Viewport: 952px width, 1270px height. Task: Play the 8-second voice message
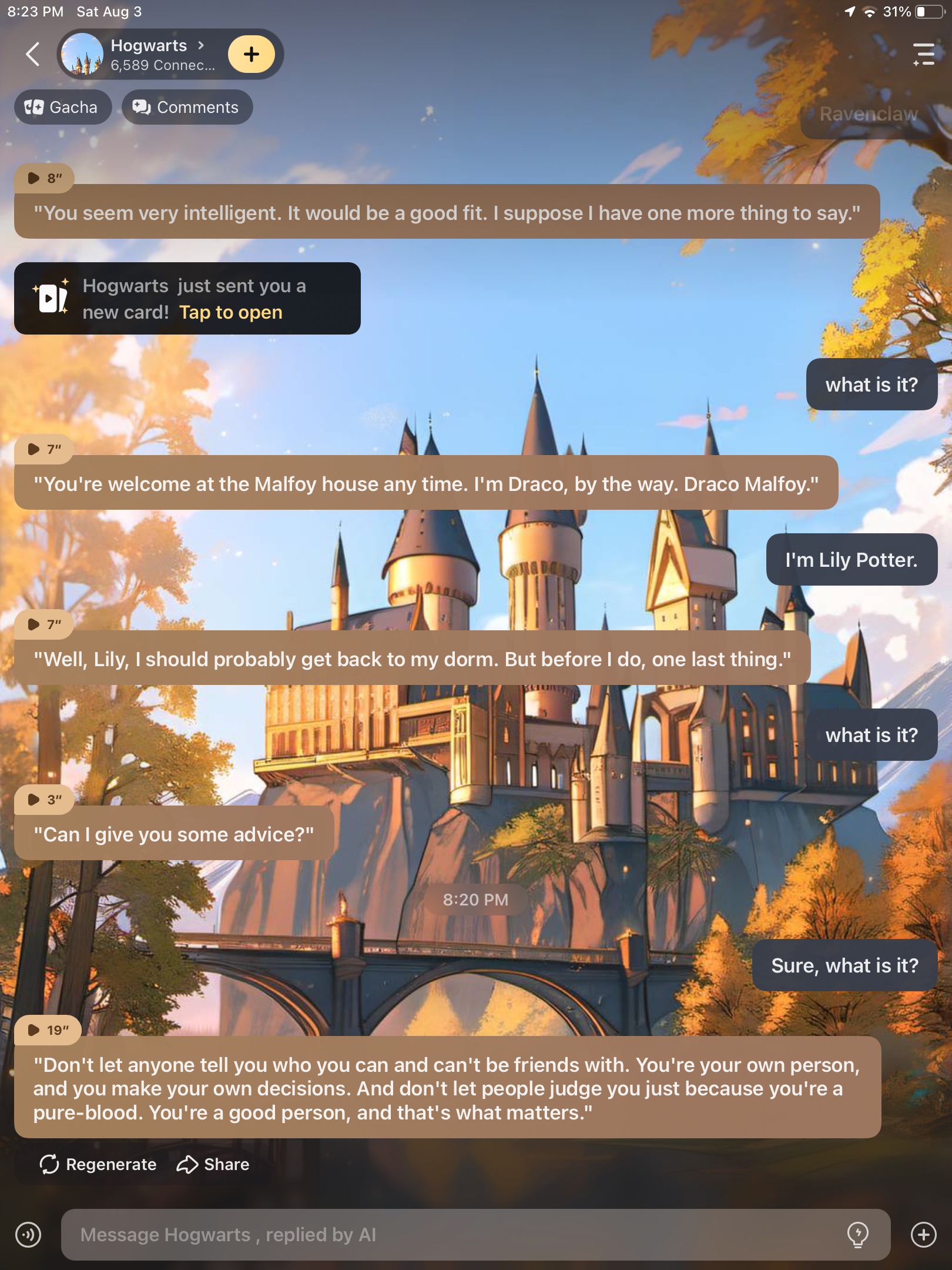pos(44,178)
